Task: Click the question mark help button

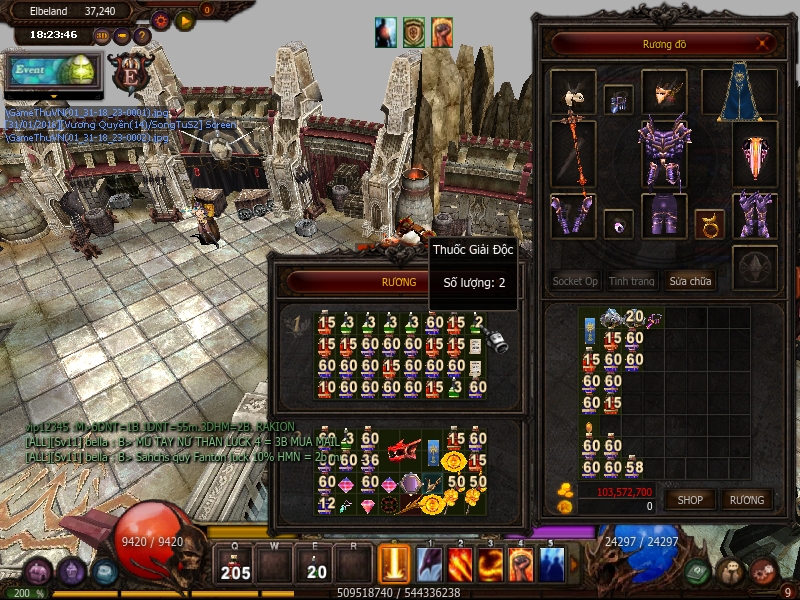Action: [141, 36]
